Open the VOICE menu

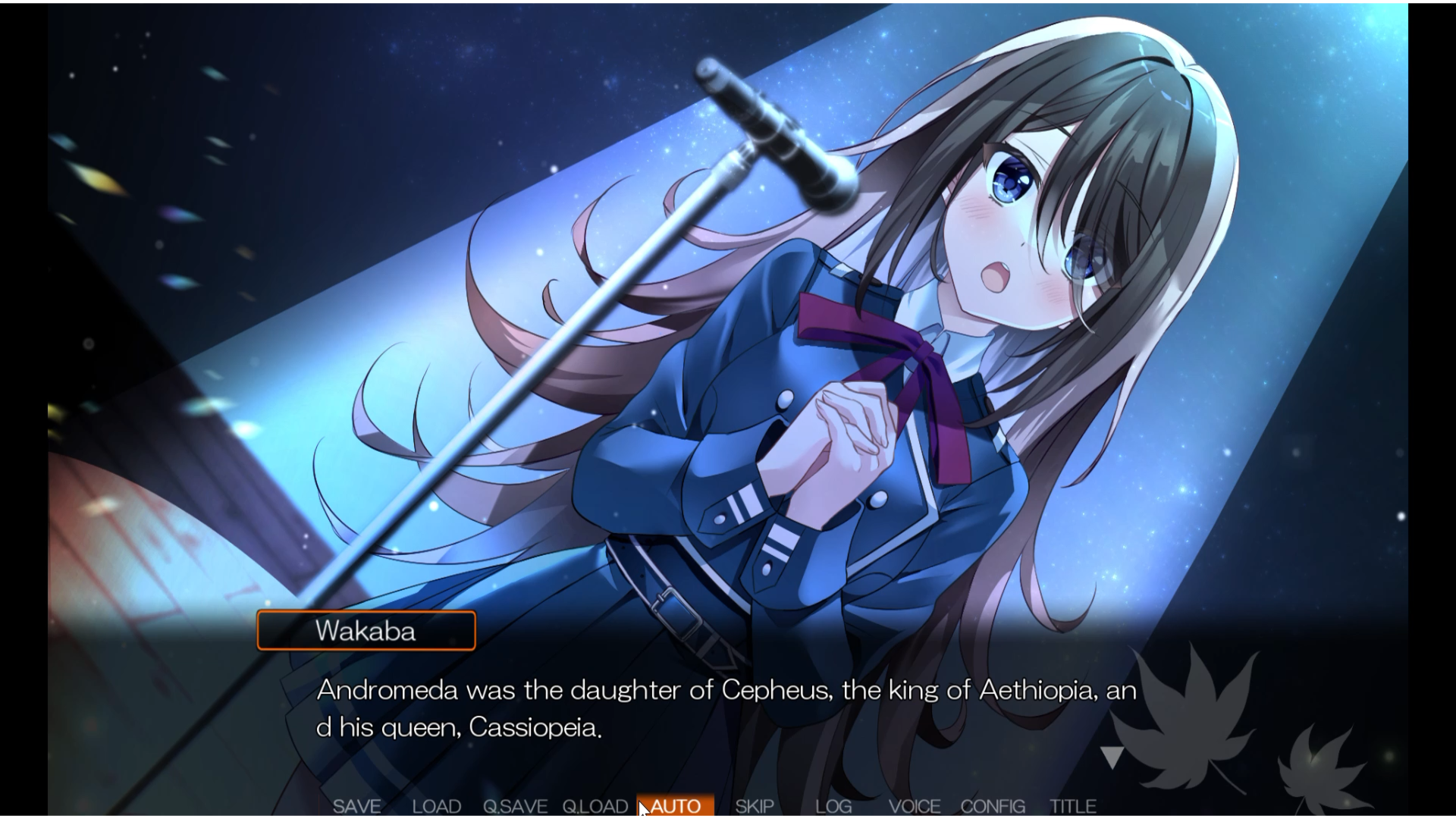click(x=915, y=807)
